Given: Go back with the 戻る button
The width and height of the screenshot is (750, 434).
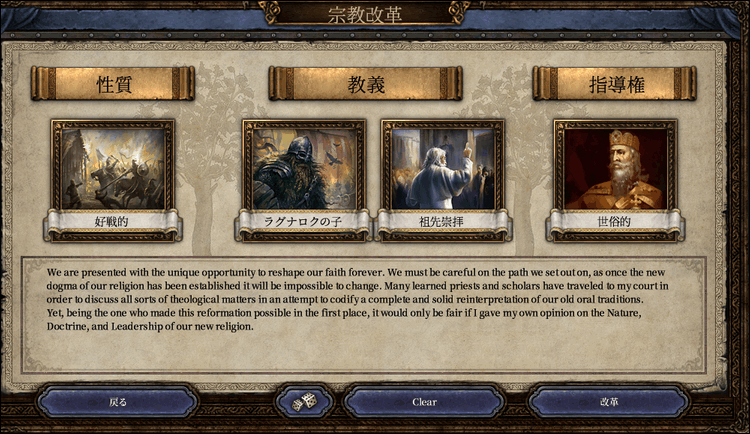Looking at the screenshot, I should pos(118,402).
